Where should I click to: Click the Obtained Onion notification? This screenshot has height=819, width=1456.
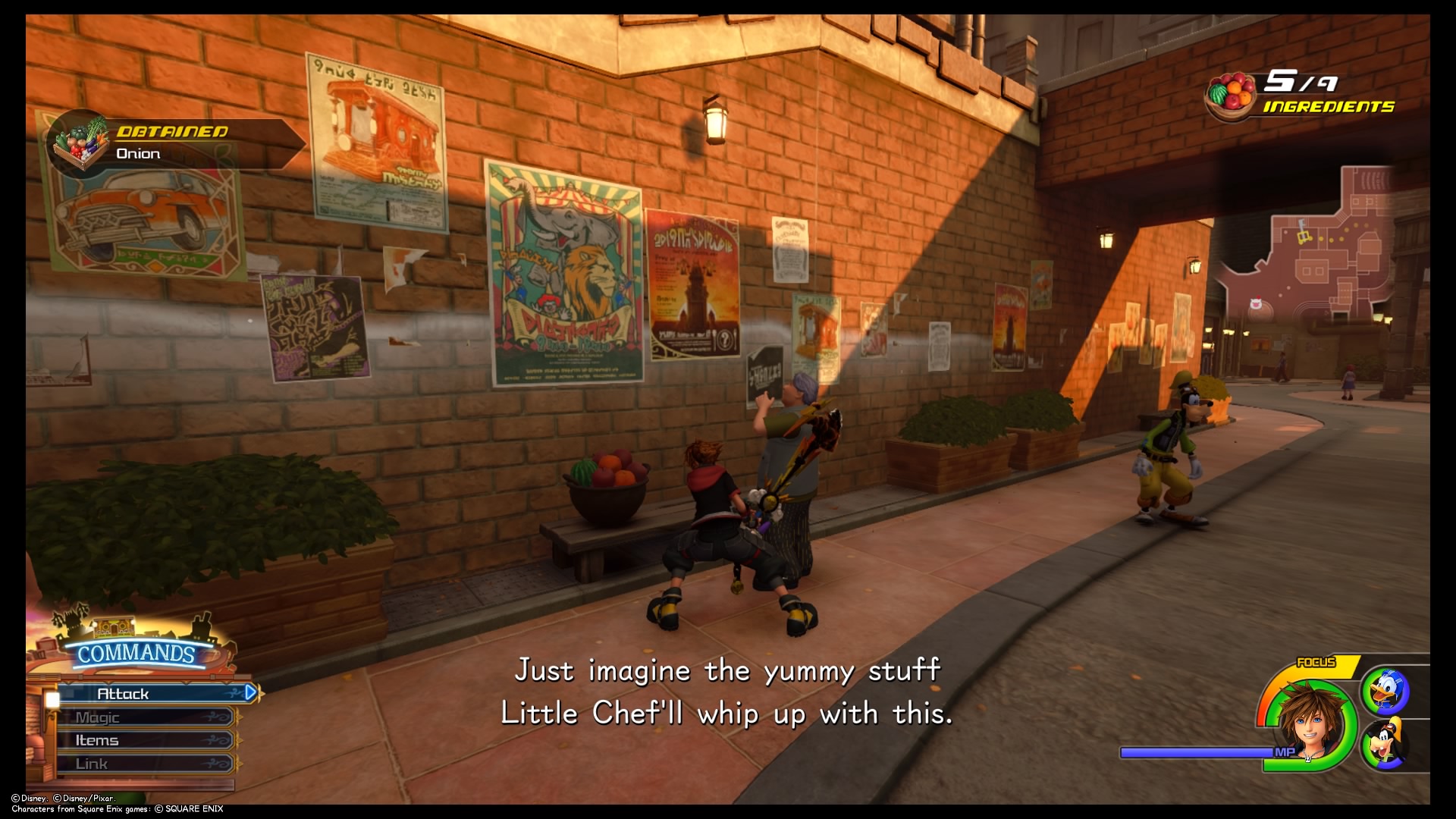176,143
